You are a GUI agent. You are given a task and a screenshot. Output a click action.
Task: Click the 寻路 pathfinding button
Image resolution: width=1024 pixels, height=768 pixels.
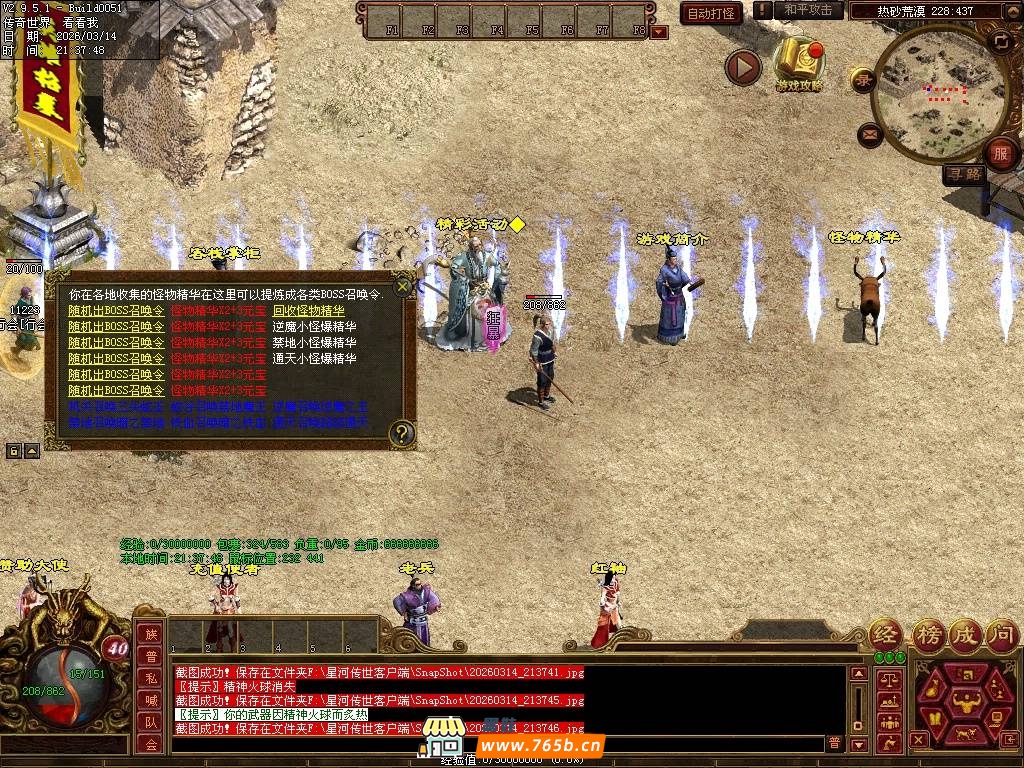pyautogui.click(x=964, y=174)
